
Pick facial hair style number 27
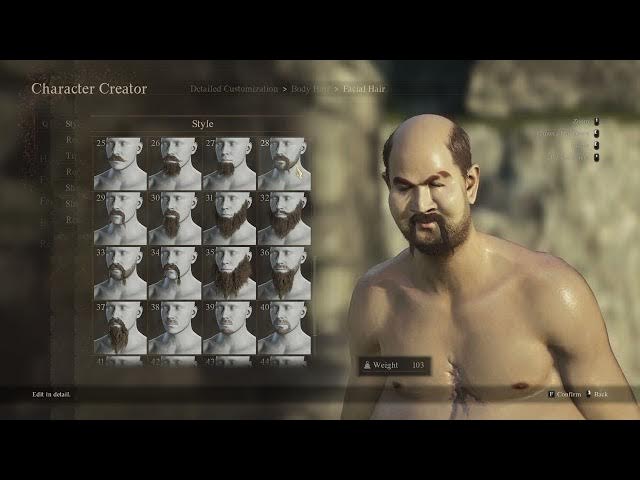pos(228,163)
